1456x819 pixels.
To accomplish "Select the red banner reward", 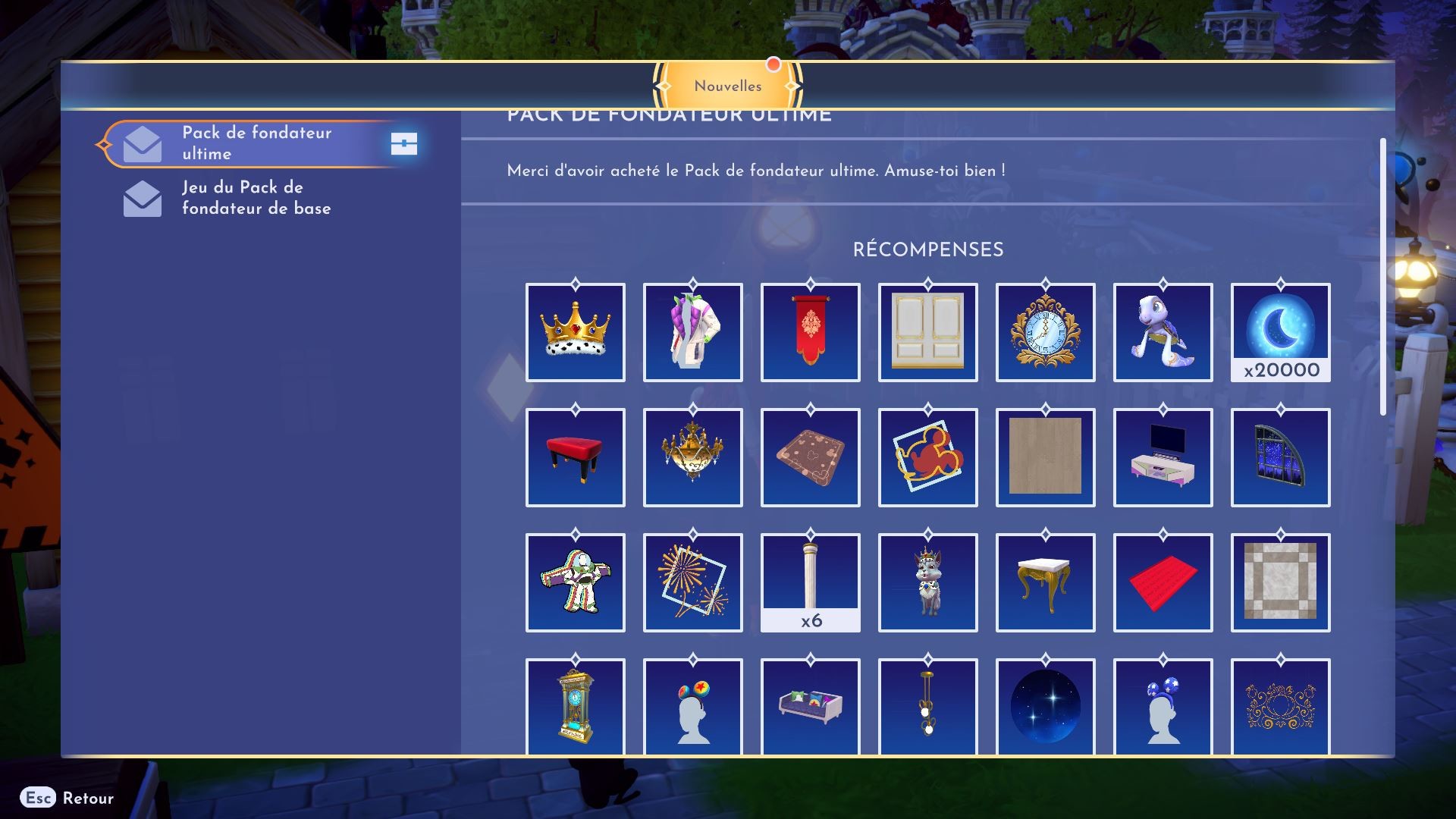I will (810, 332).
